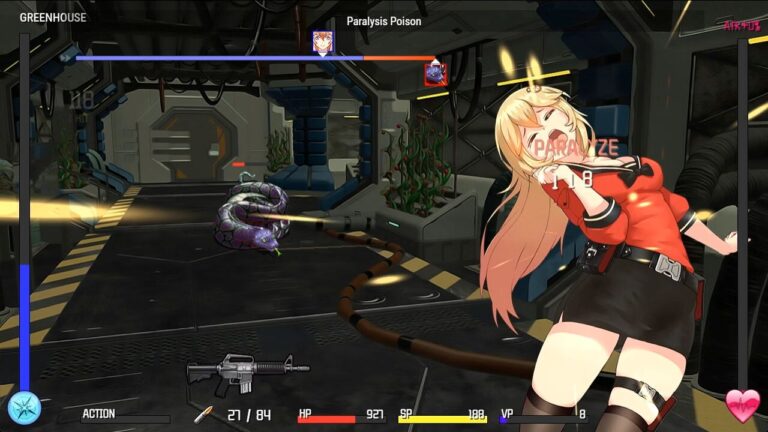The image size is (768, 432).
Task: Click the pink heart icon
Action: pyautogui.click(x=742, y=404)
